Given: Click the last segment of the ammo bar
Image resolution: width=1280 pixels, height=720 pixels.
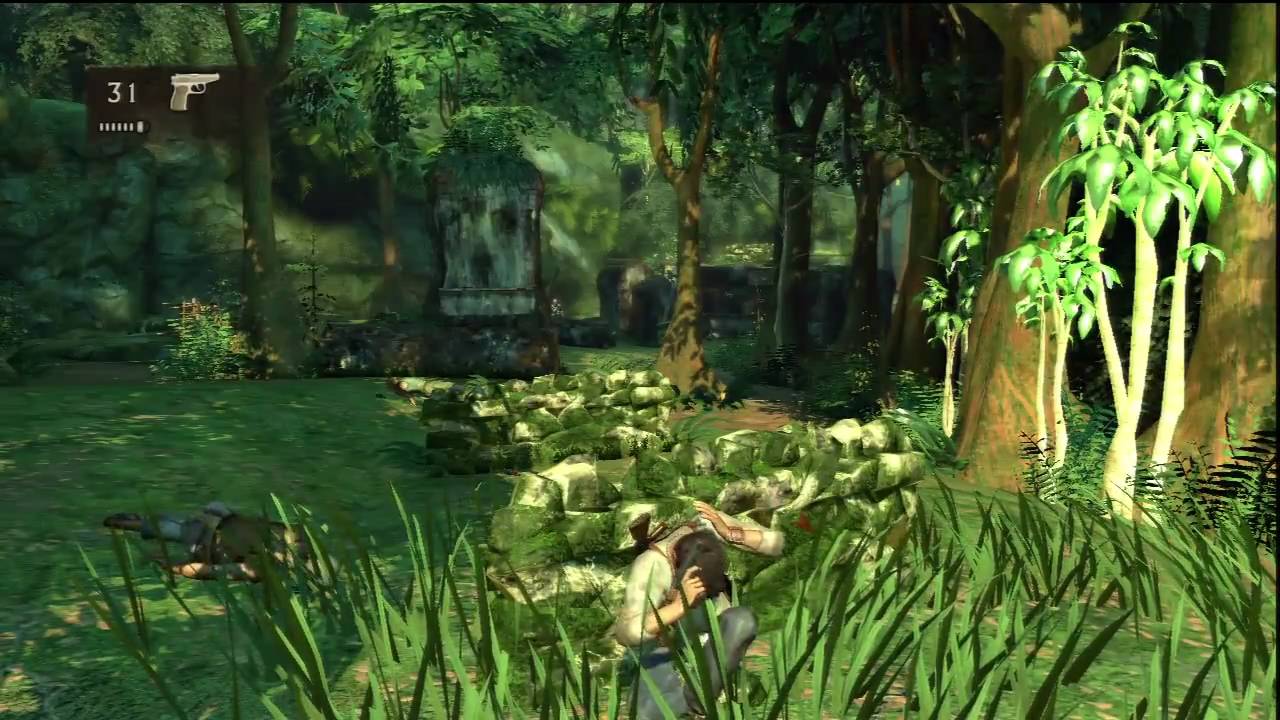Looking at the screenshot, I should click(140, 126).
